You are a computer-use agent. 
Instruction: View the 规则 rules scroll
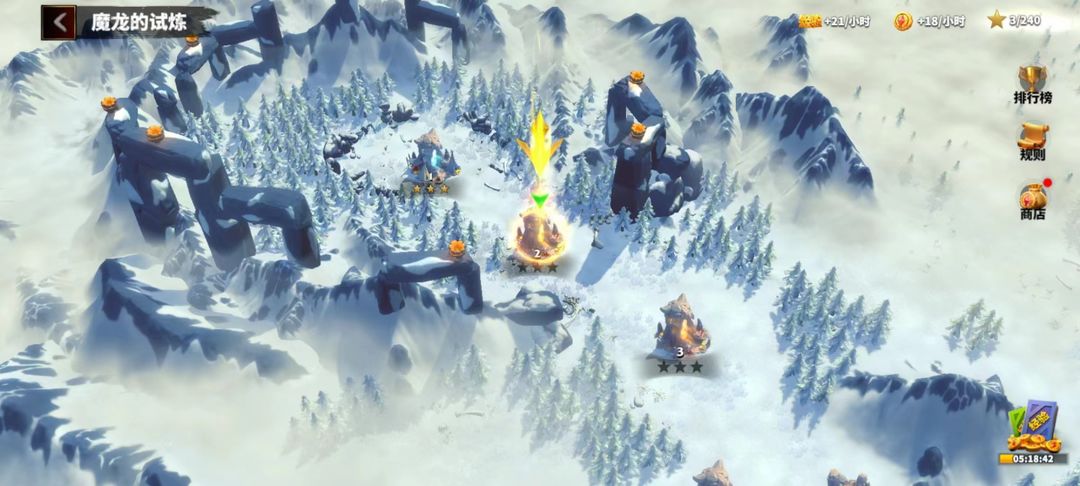pos(1032,141)
